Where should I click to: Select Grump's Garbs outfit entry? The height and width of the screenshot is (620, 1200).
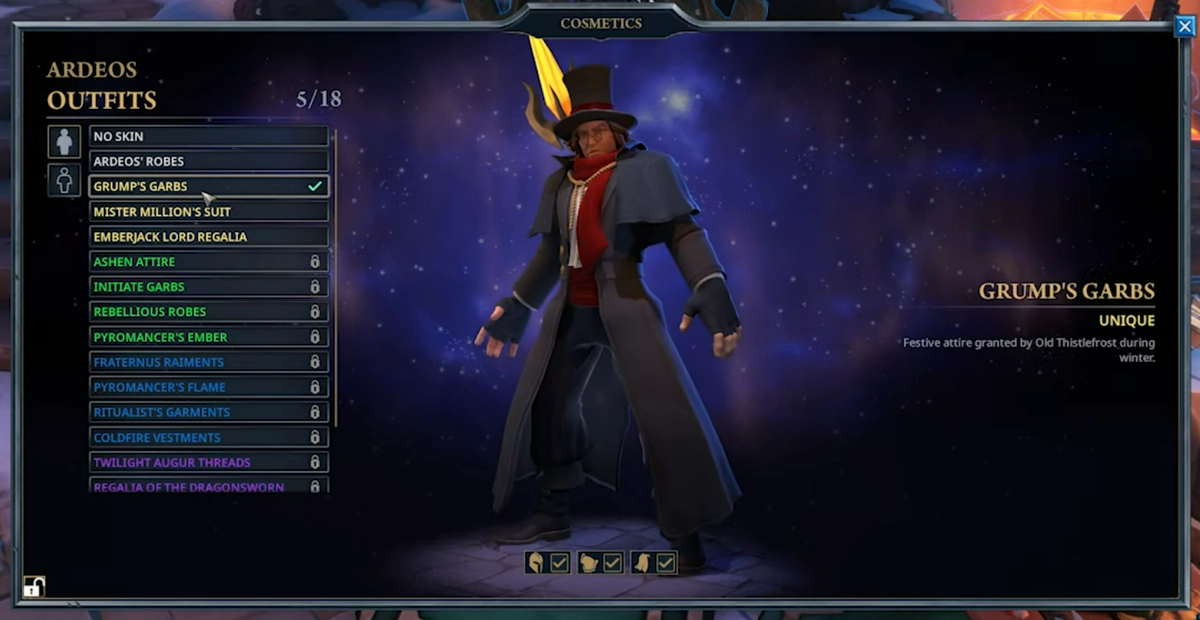[208, 186]
